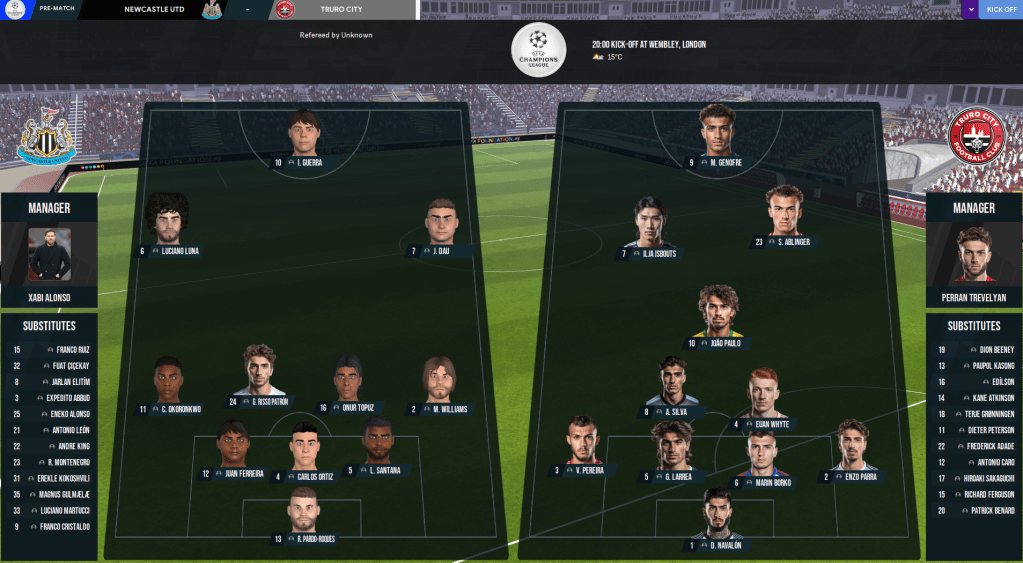Open the dropdown arrow beside Kick Off
Viewport: 1023px width, 563px height.
970,10
